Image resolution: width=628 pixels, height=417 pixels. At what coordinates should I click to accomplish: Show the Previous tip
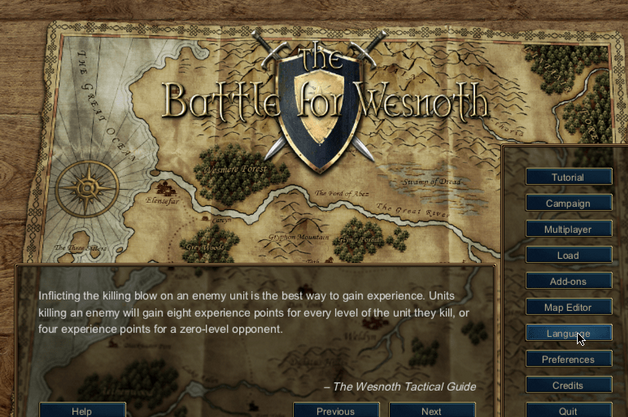point(336,410)
